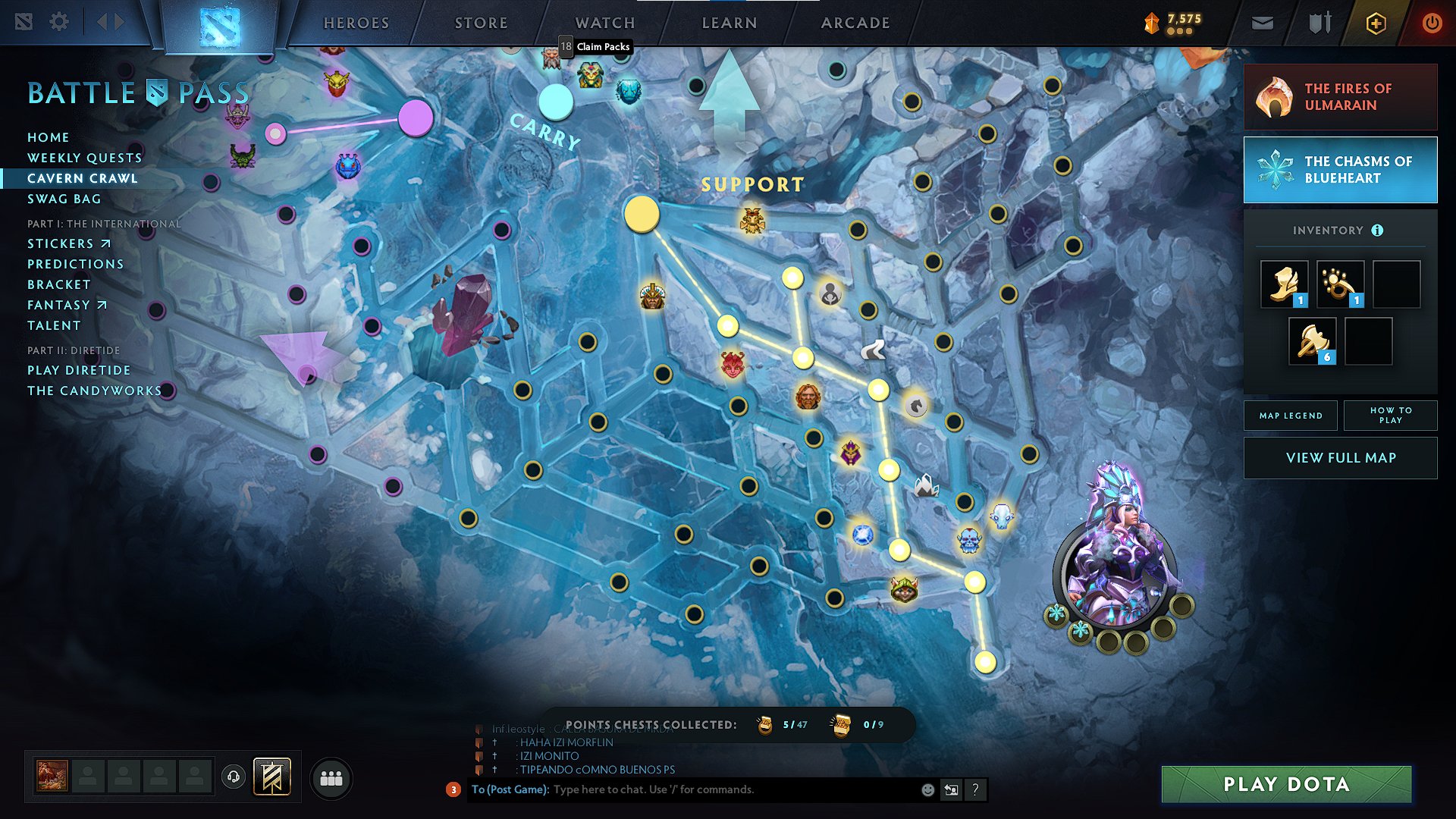
Task: Click the settings gear icon
Action: click(58, 22)
